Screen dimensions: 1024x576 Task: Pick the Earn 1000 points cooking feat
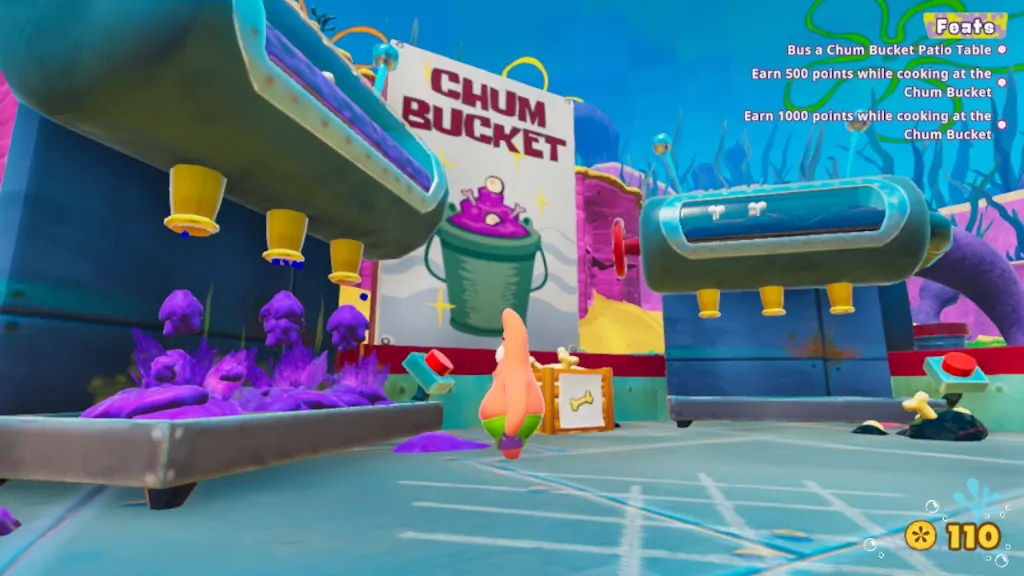[871, 124]
